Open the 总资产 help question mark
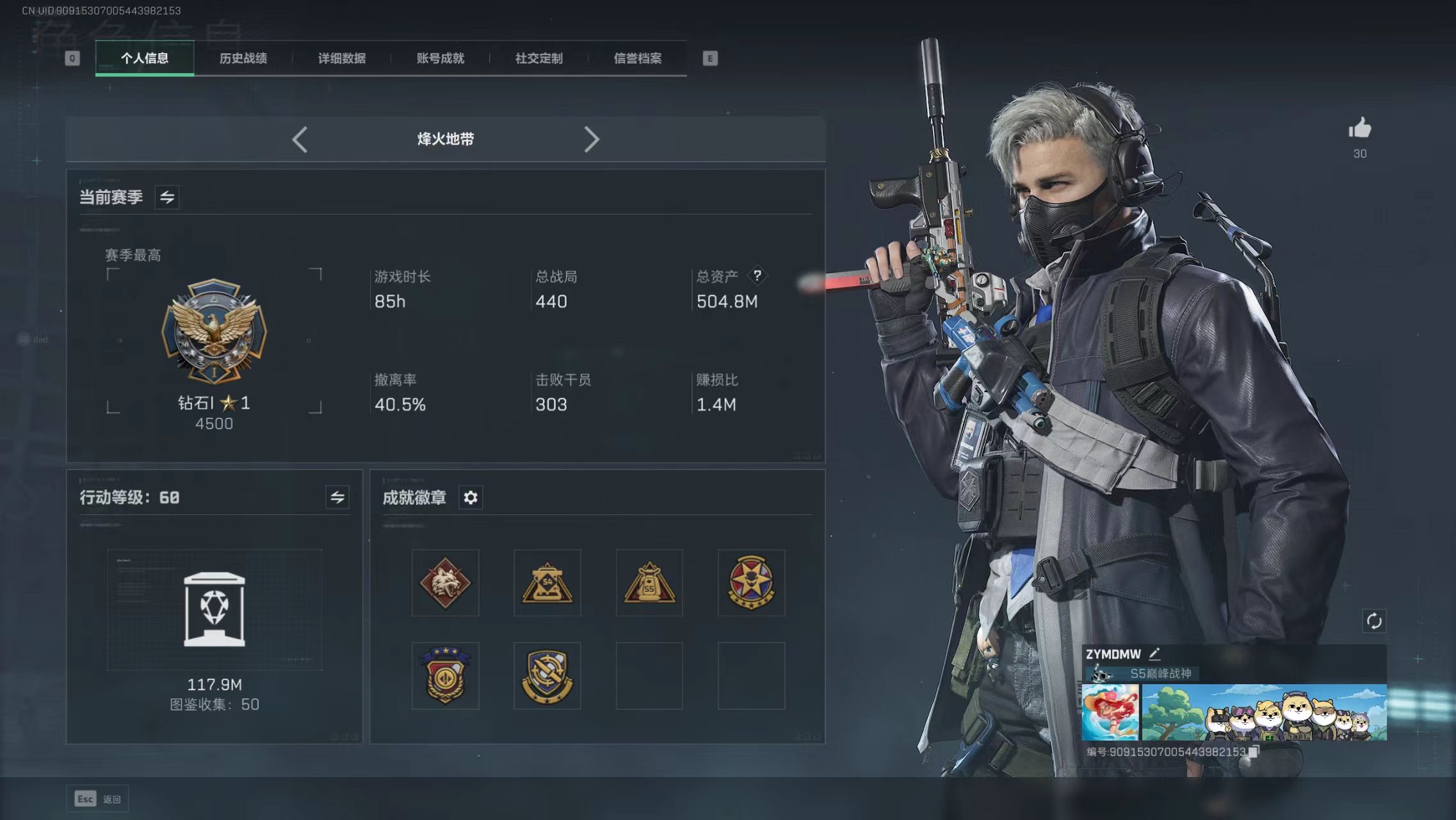Screen dimensions: 1456x820 coord(758,275)
